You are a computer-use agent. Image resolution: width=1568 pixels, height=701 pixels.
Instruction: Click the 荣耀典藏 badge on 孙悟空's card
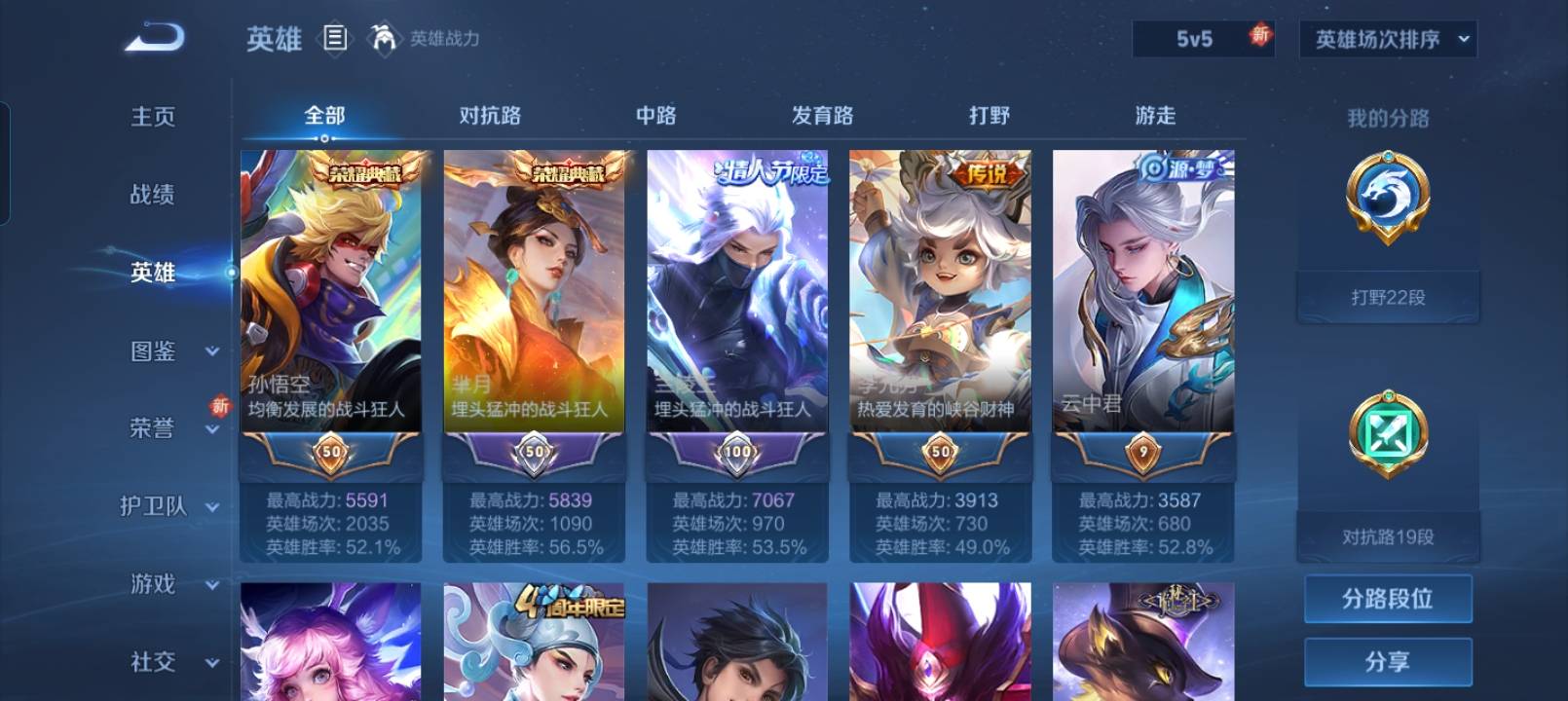tap(365, 171)
